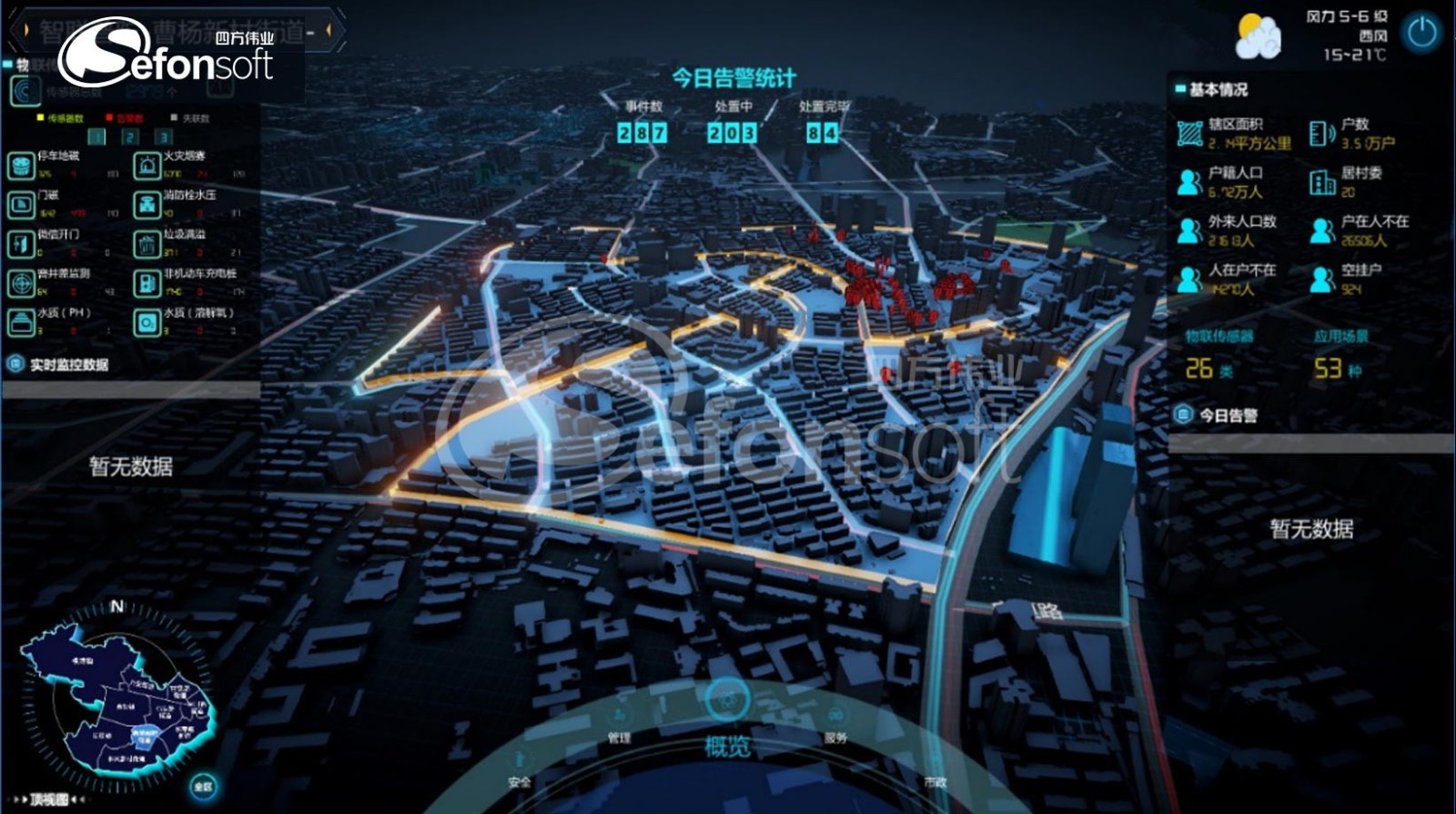Click the 全区 whole-district button
The width and height of the screenshot is (1456, 814).
click(x=202, y=787)
